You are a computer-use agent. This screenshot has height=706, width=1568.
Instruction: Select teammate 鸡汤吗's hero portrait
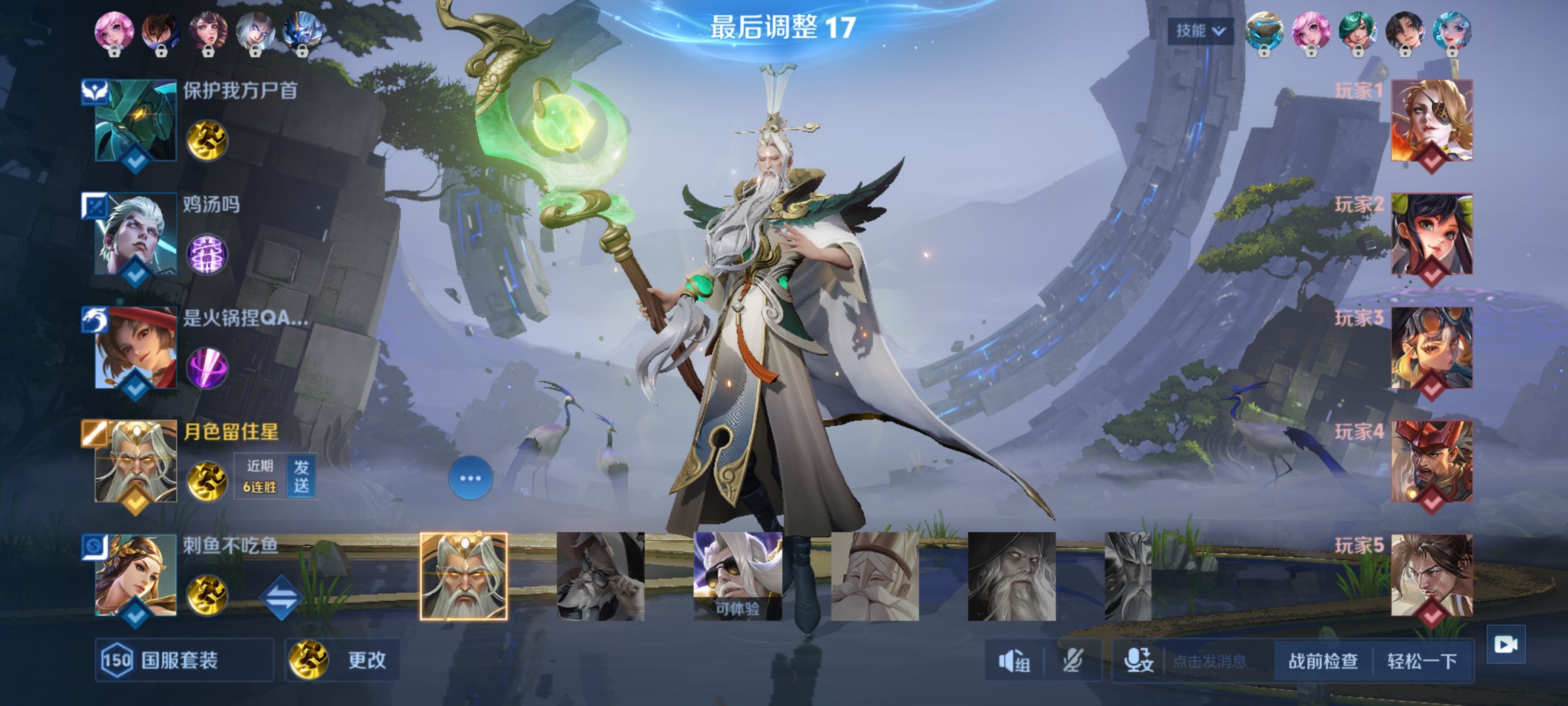(x=136, y=234)
